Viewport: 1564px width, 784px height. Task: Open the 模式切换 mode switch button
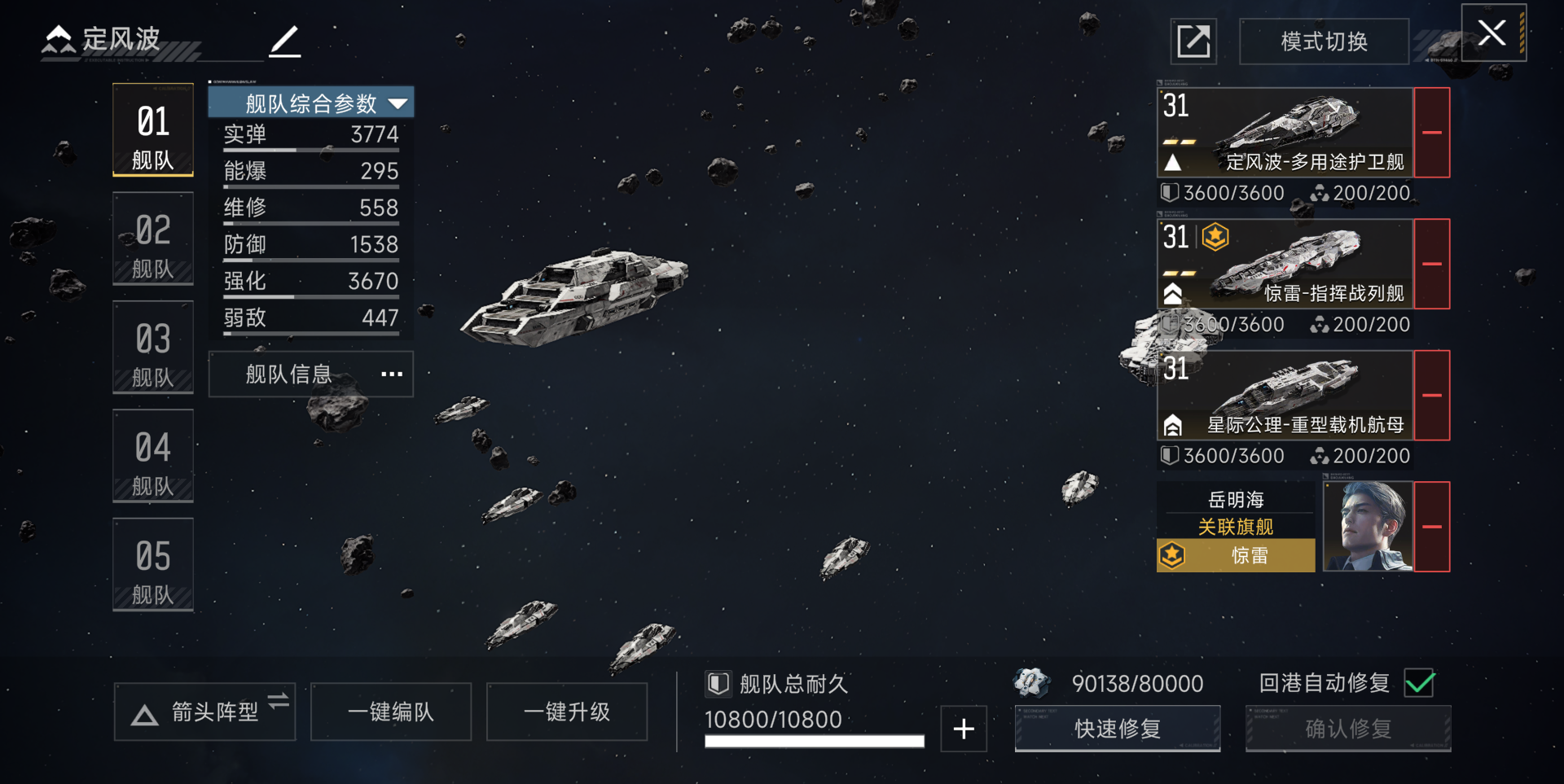point(1324,42)
